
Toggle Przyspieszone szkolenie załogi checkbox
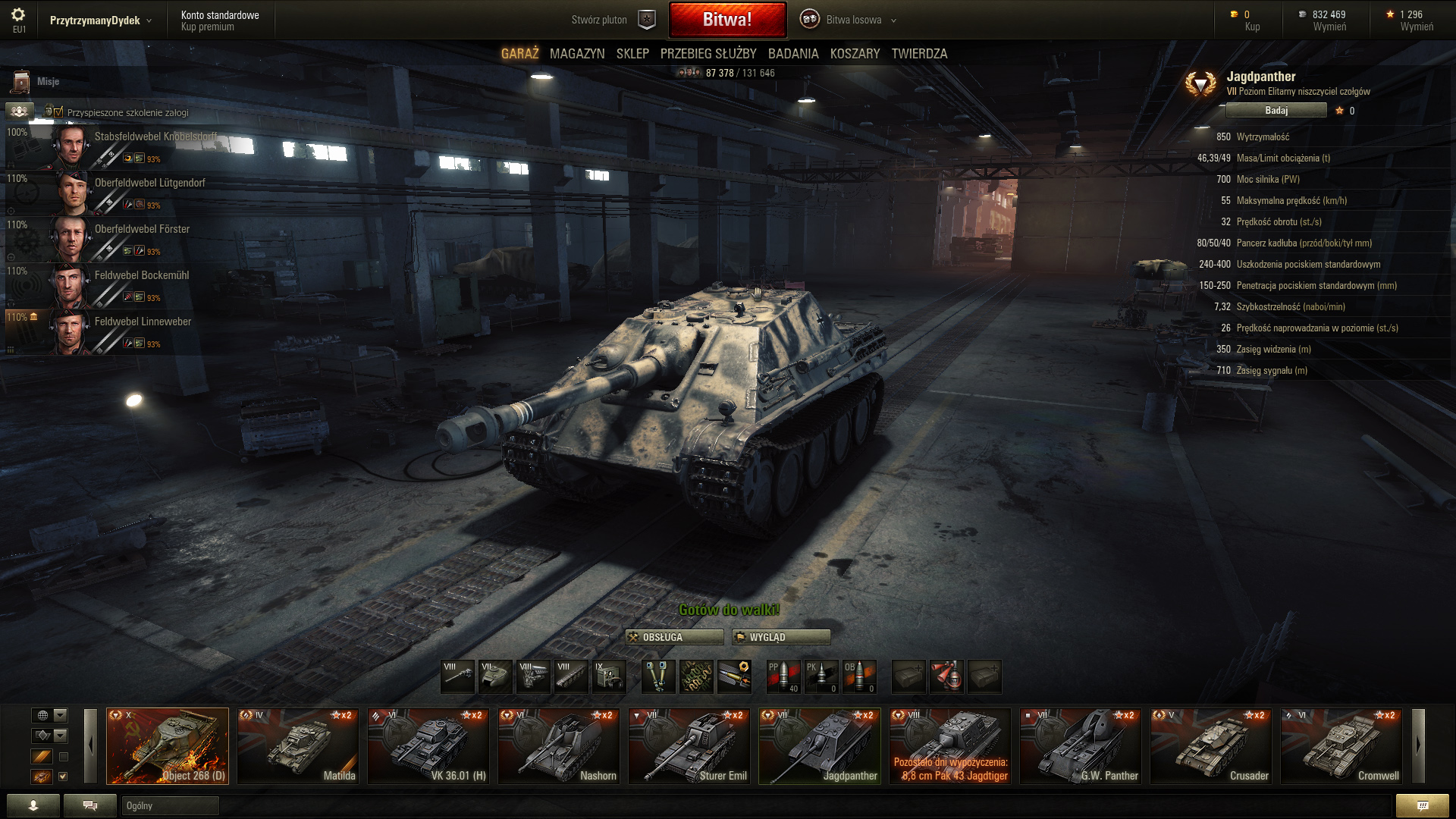pos(59,112)
